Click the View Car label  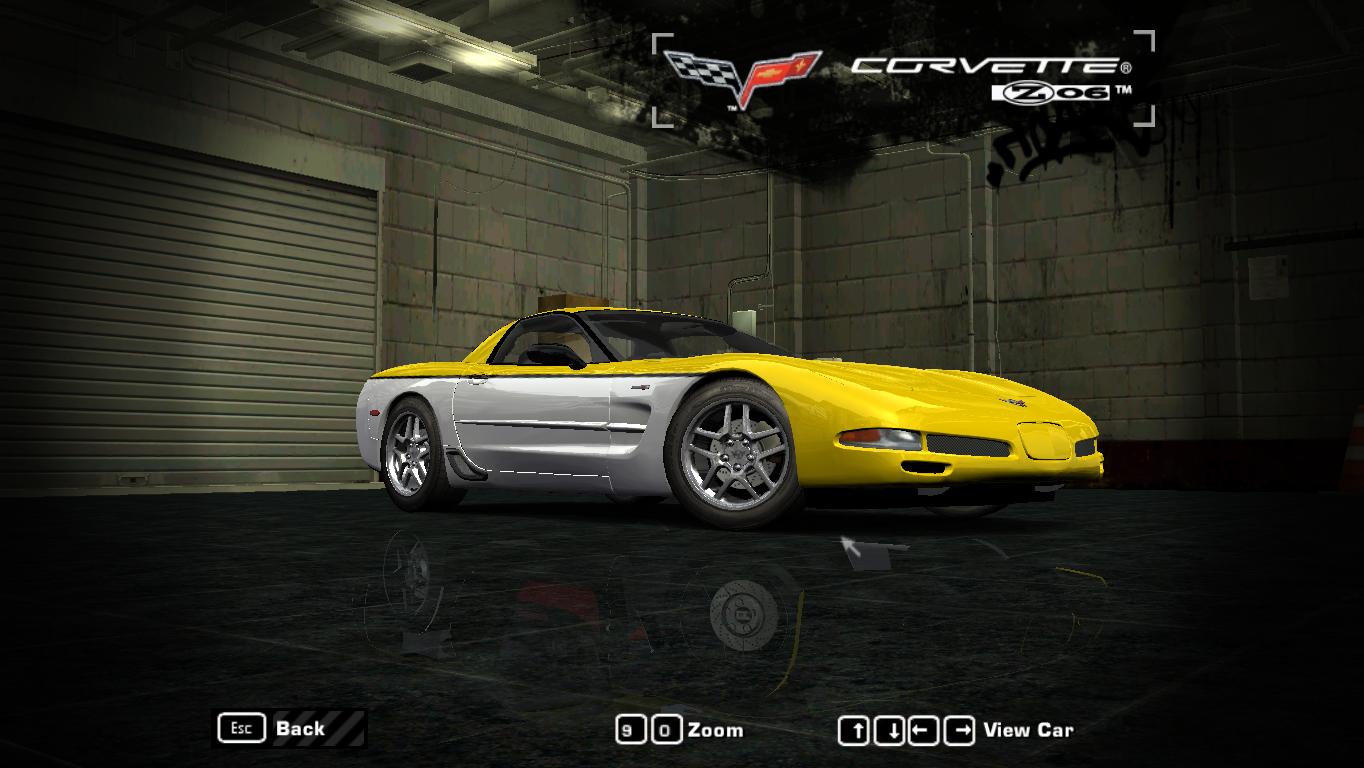[x=1030, y=730]
